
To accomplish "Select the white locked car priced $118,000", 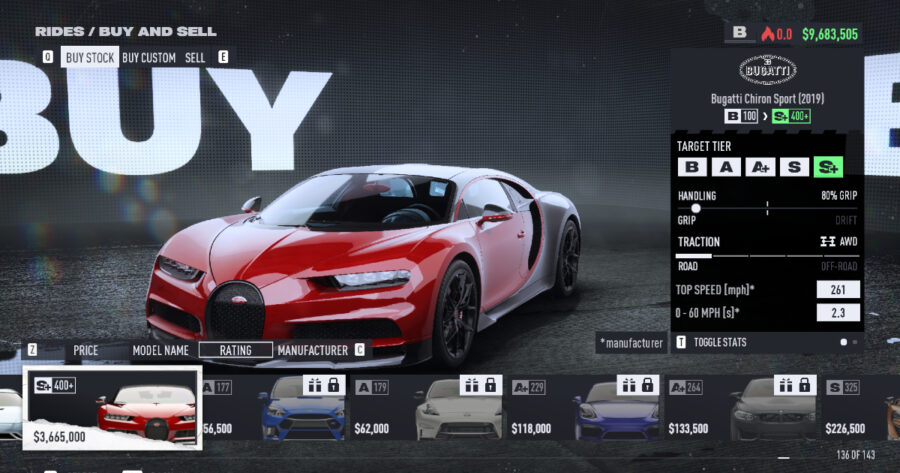I will tap(453, 409).
